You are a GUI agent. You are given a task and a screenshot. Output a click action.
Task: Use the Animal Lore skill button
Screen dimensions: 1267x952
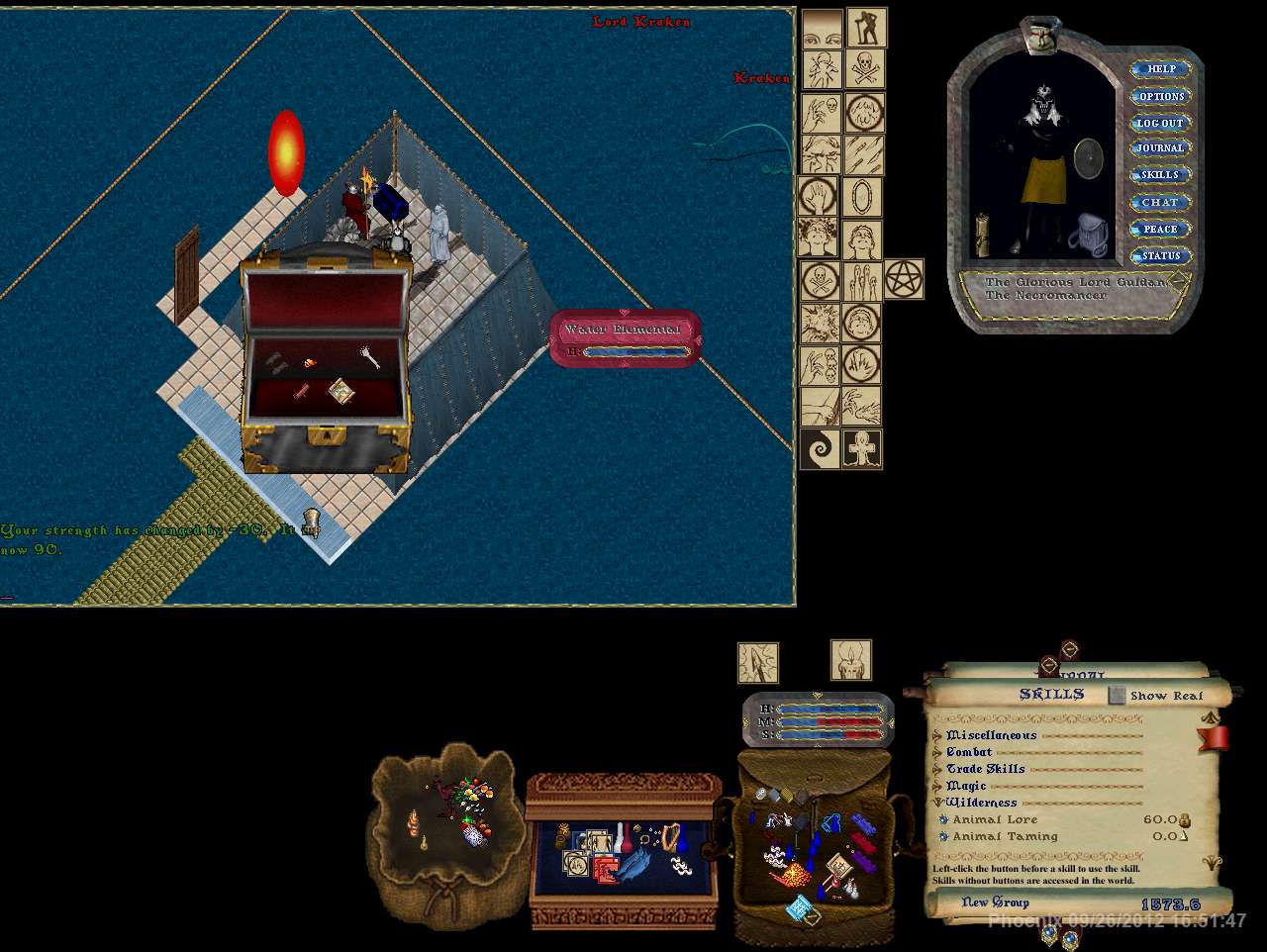tap(944, 819)
